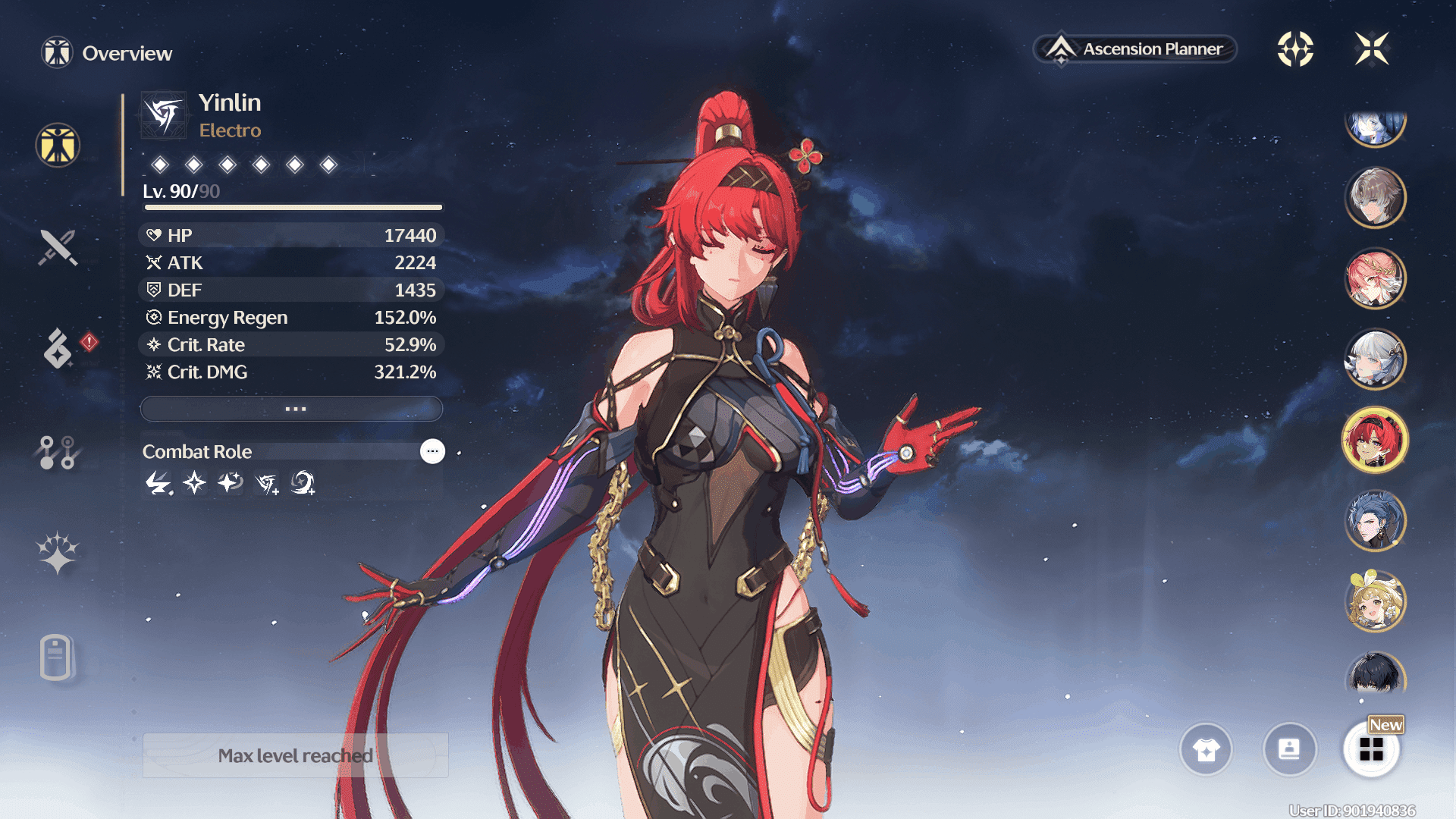The image size is (1456, 819).
Task: Open the Ascension Planner
Action: [x=1135, y=49]
